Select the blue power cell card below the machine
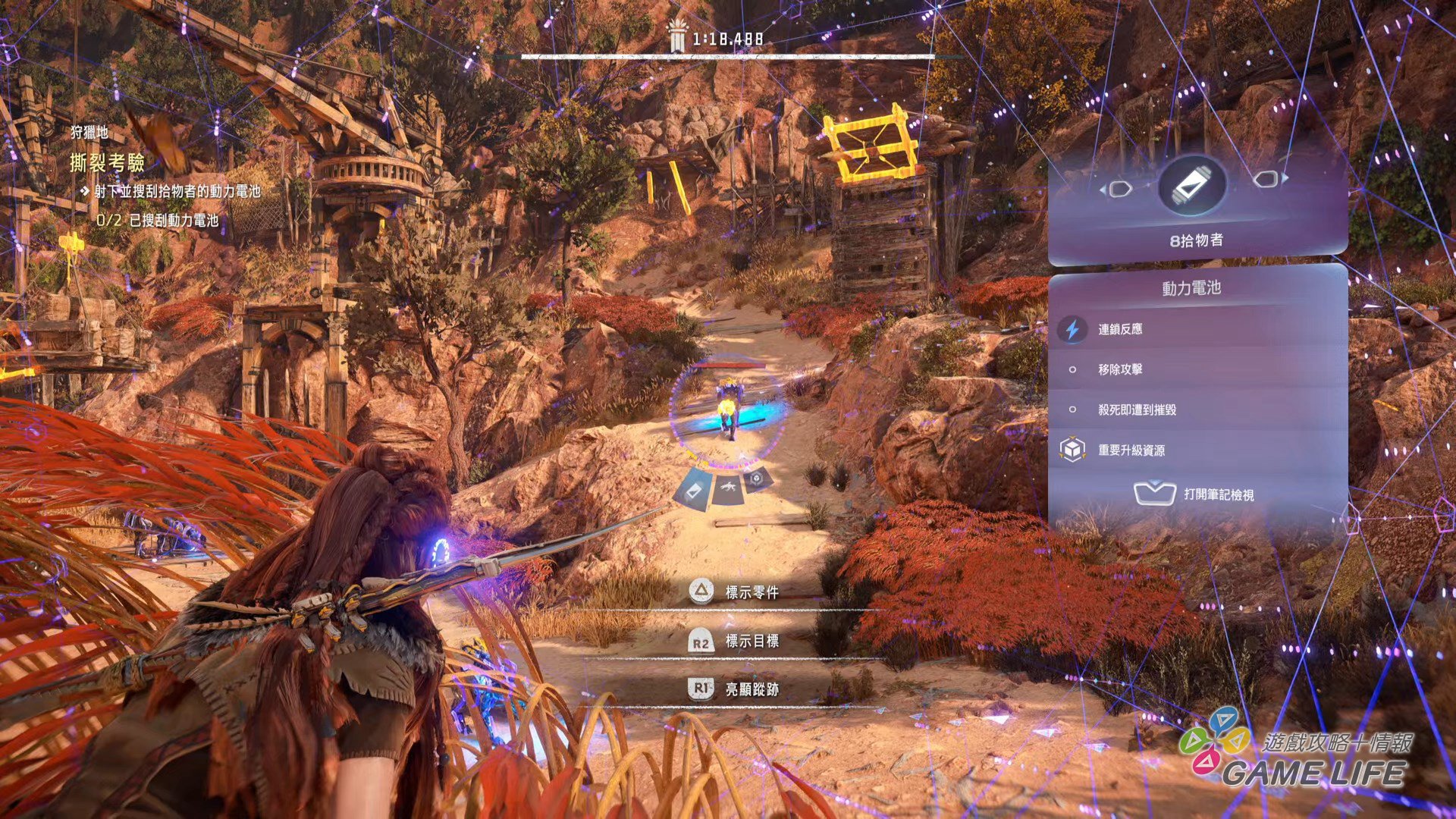The image size is (1456, 819). coord(692,487)
